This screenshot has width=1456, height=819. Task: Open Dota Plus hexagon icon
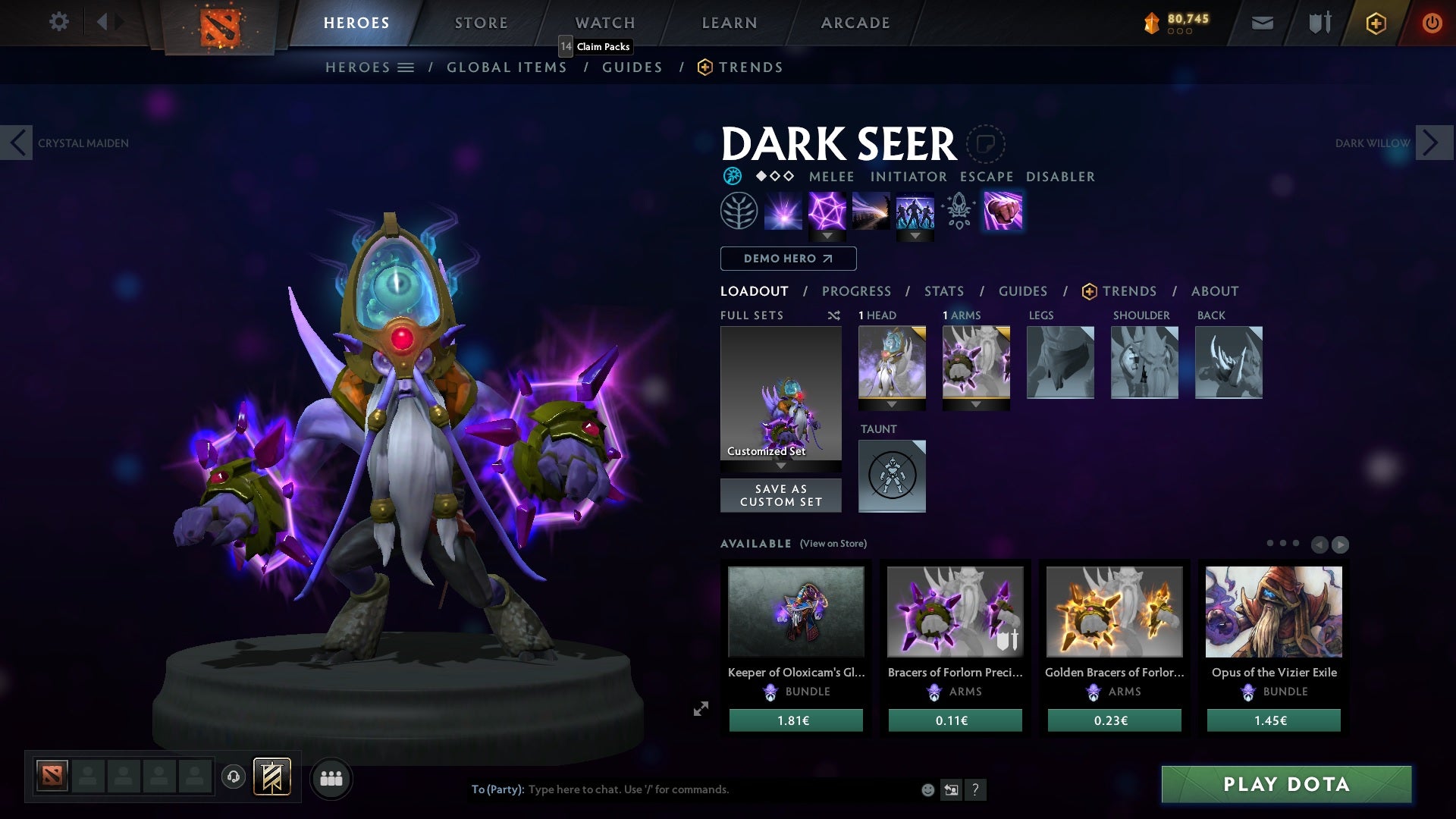pyautogui.click(x=1375, y=23)
